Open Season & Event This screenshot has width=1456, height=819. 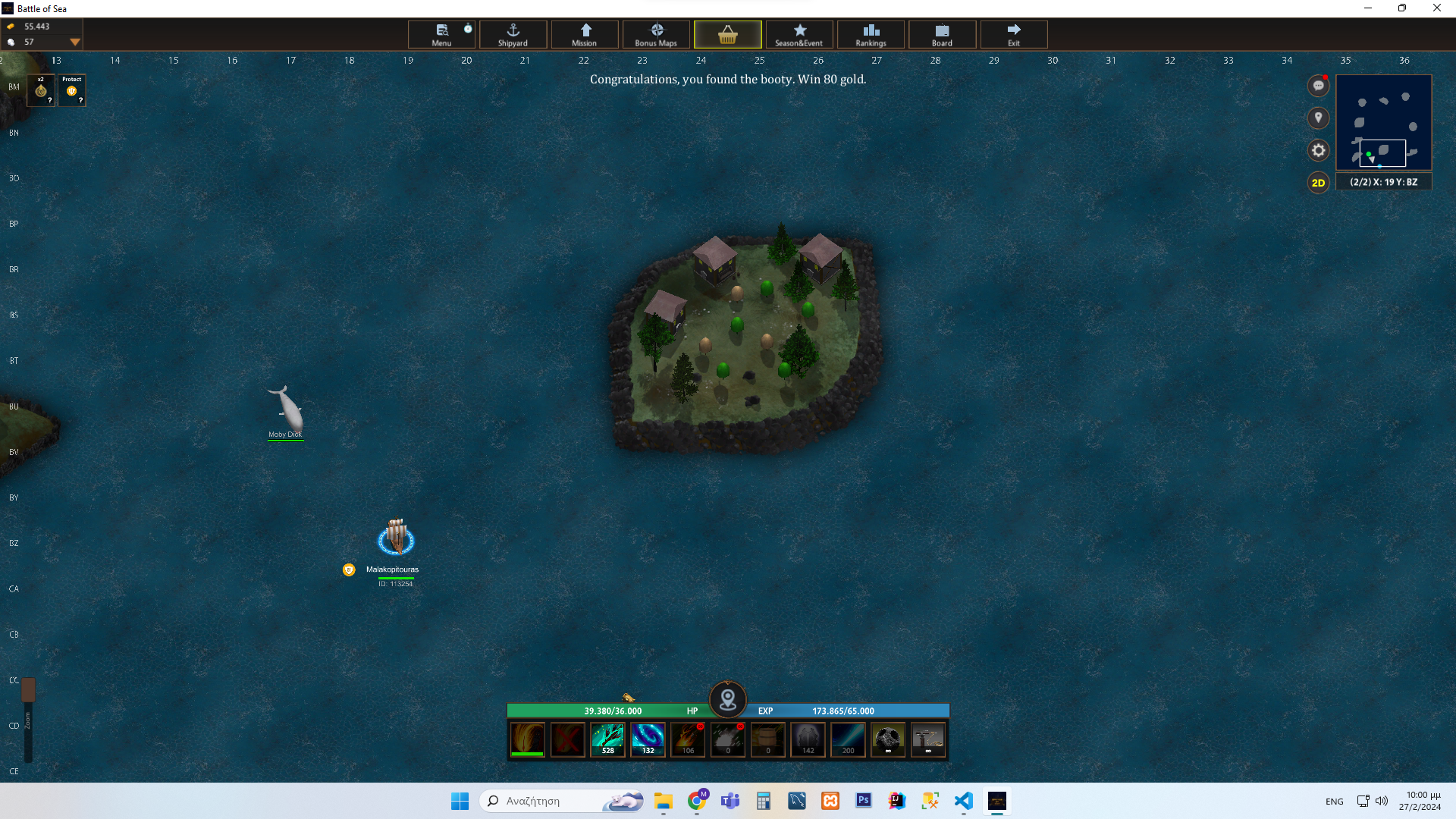pos(799,34)
